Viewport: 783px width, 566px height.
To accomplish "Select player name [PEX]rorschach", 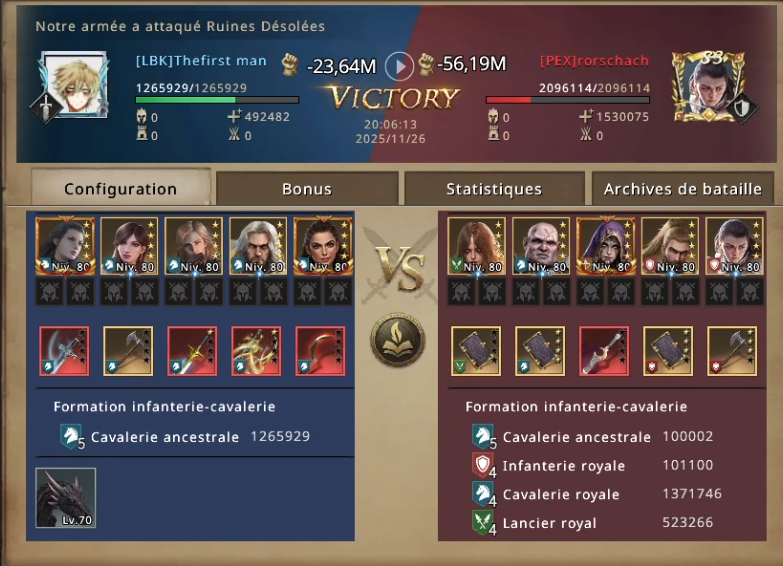I will tap(594, 61).
